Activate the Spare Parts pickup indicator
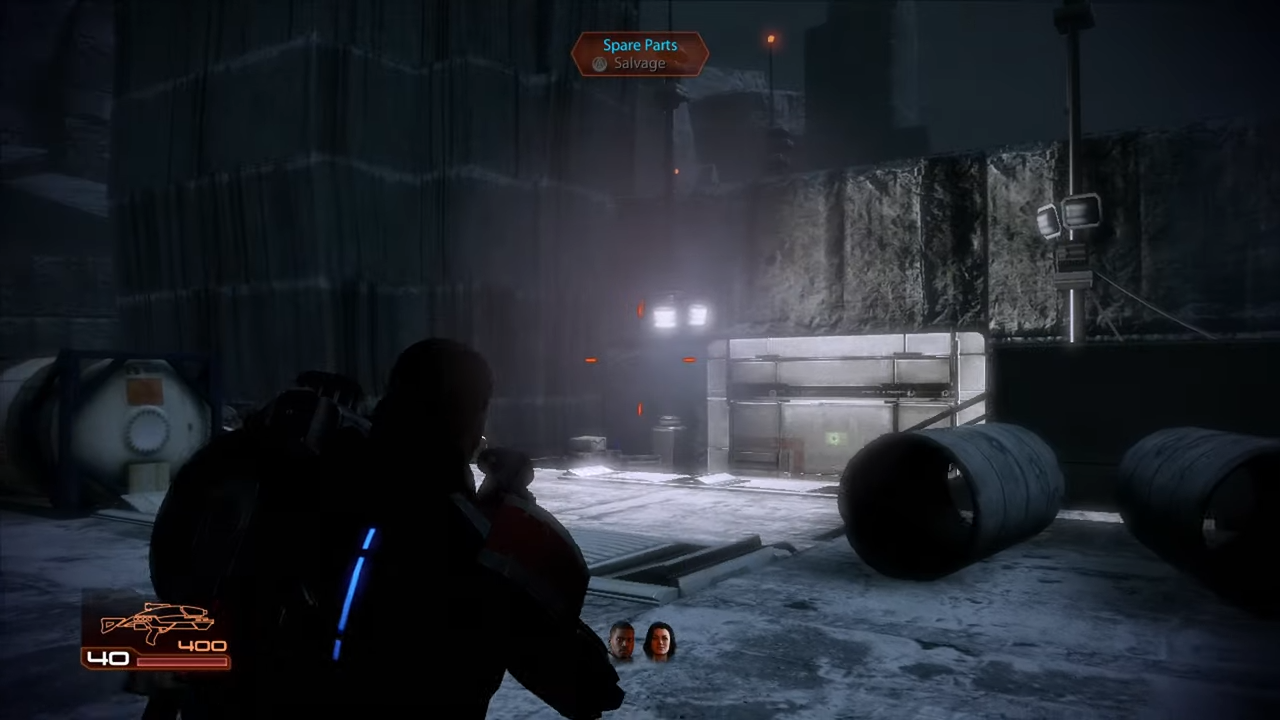 pyautogui.click(x=640, y=54)
